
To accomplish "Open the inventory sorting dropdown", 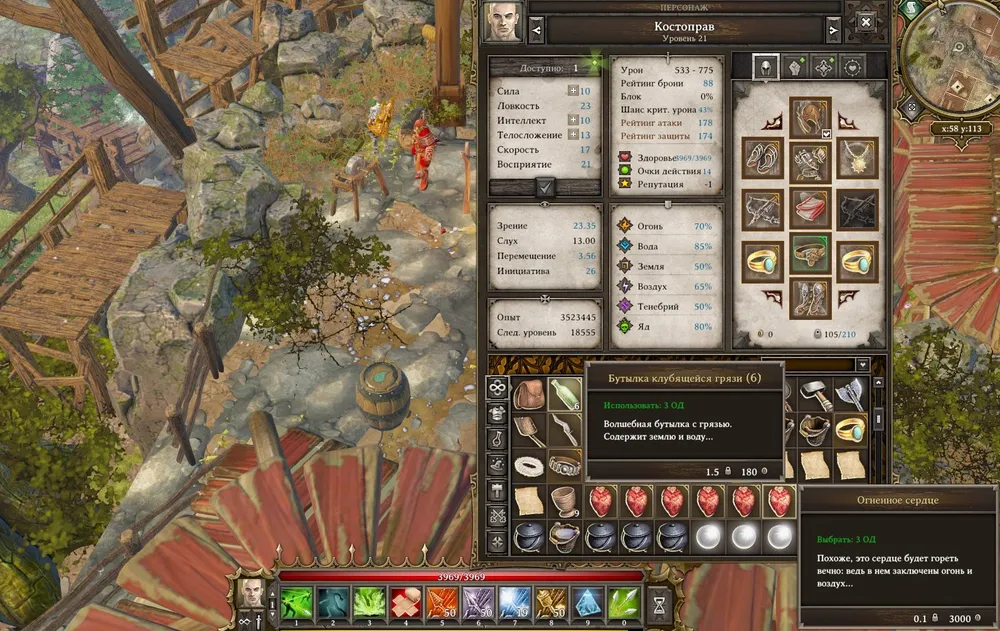I will (x=862, y=365).
